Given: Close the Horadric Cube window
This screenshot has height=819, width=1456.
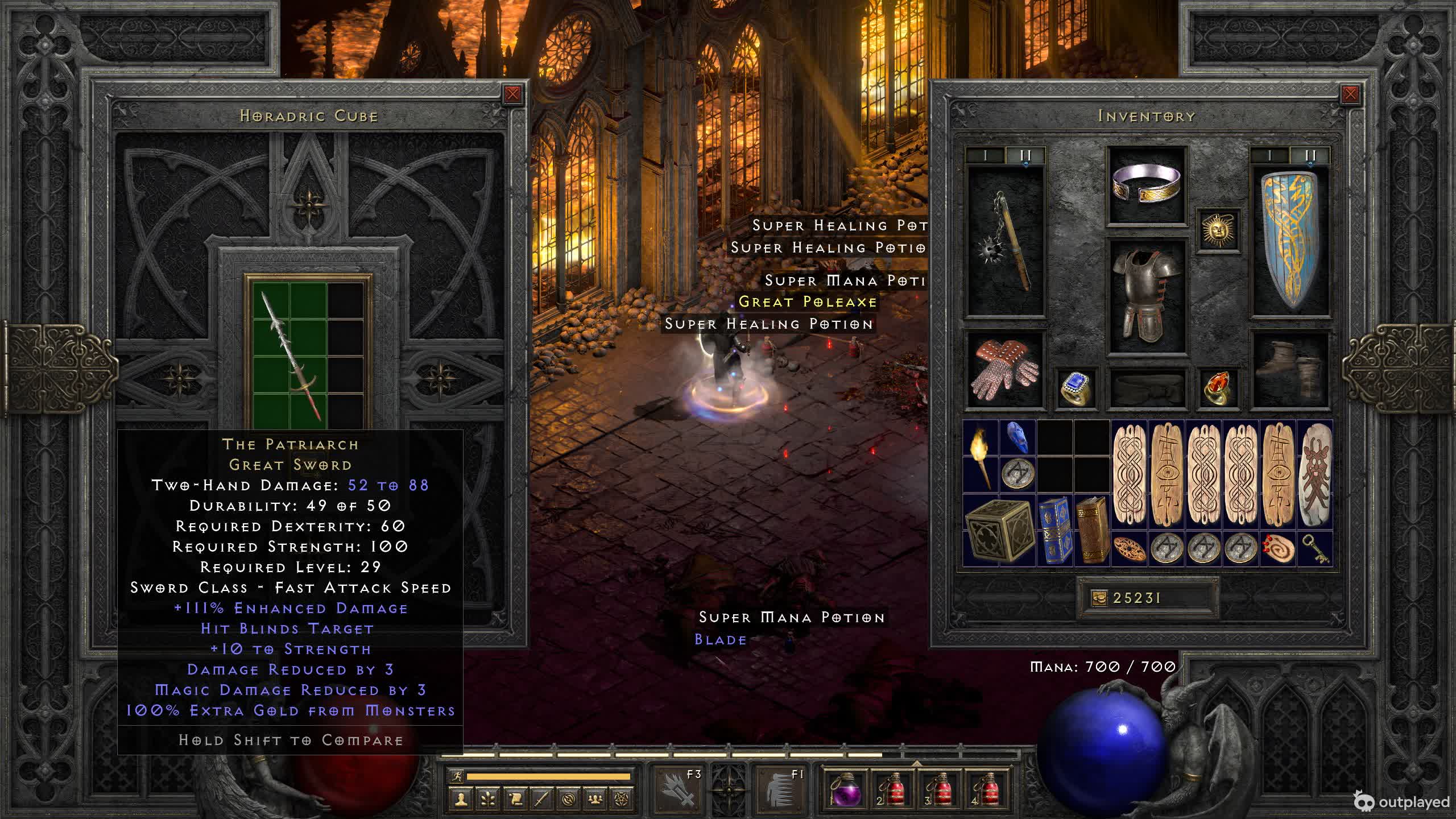Looking at the screenshot, I should tap(512, 94).
